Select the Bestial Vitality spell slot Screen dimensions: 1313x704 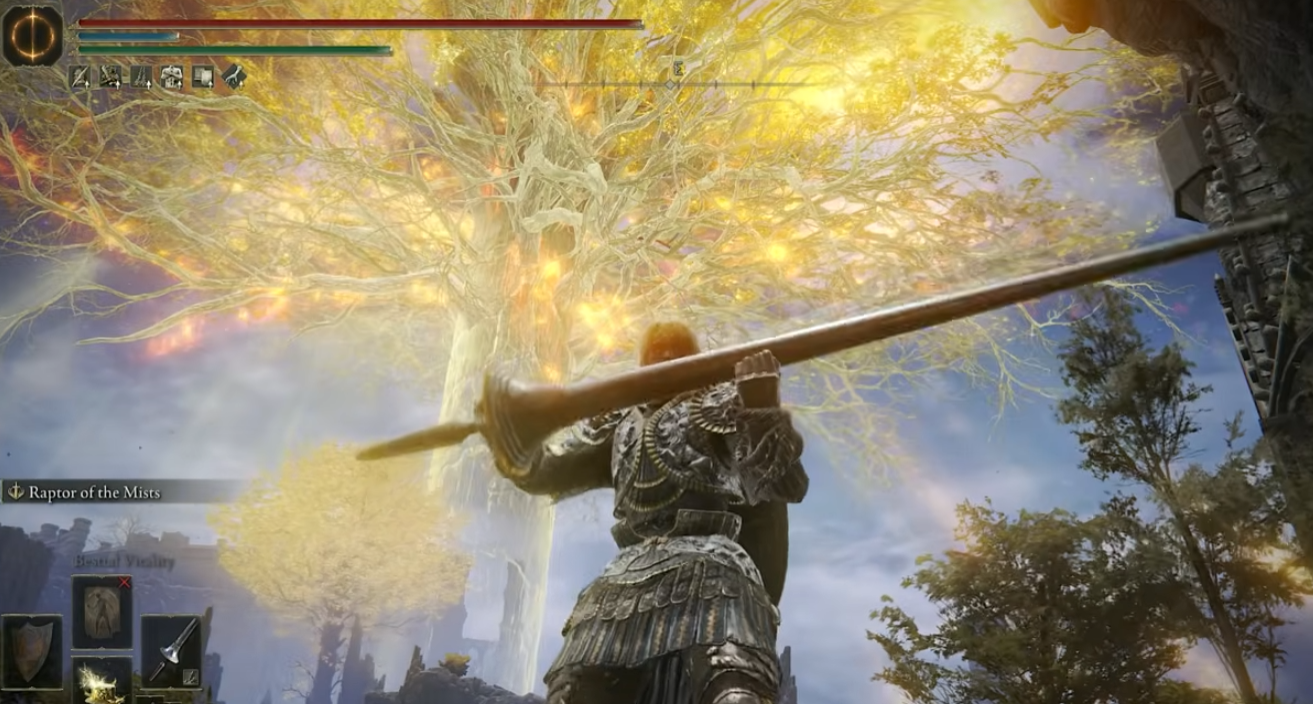click(102, 611)
